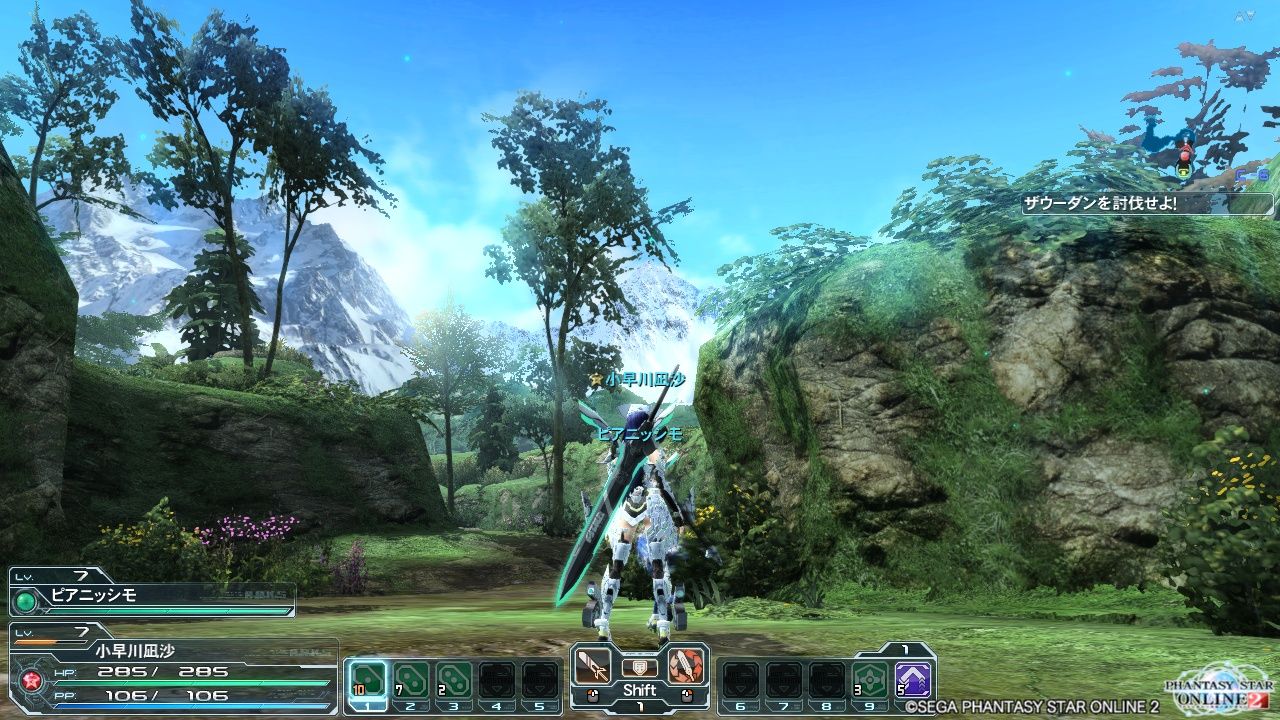Click the left mouse button indicator under the sword
This screenshot has width=1280, height=720.
point(593,694)
